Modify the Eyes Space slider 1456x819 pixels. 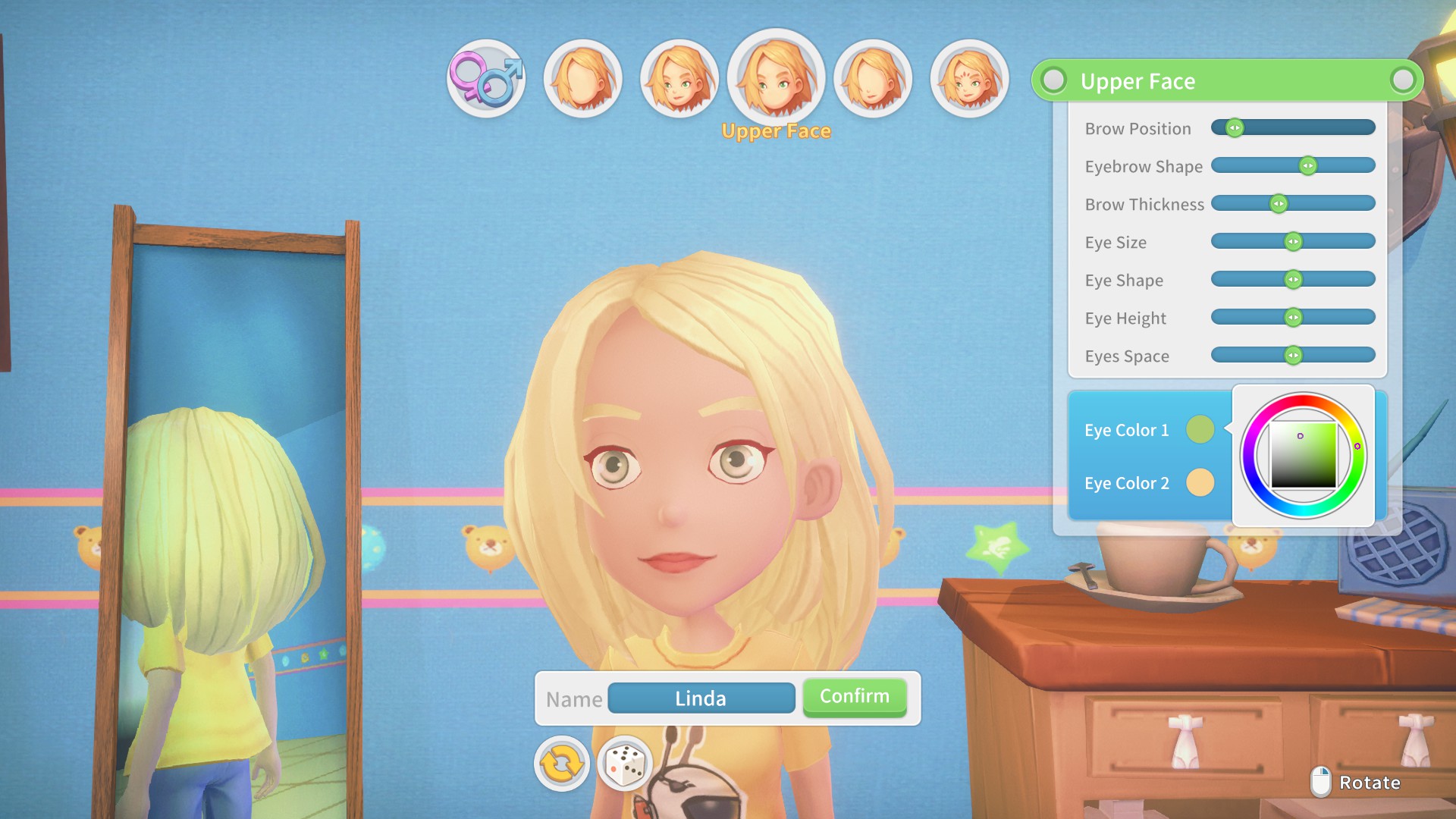[x=1293, y=356]
